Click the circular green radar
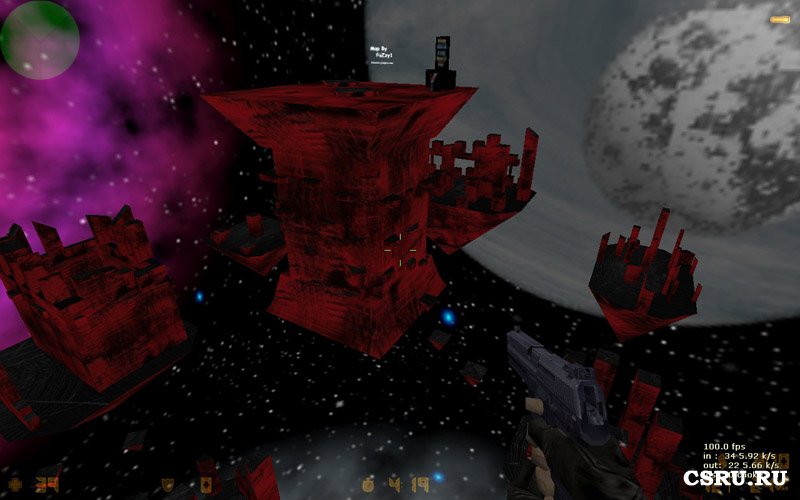This screenshot has width=800, height=500. 39,39
